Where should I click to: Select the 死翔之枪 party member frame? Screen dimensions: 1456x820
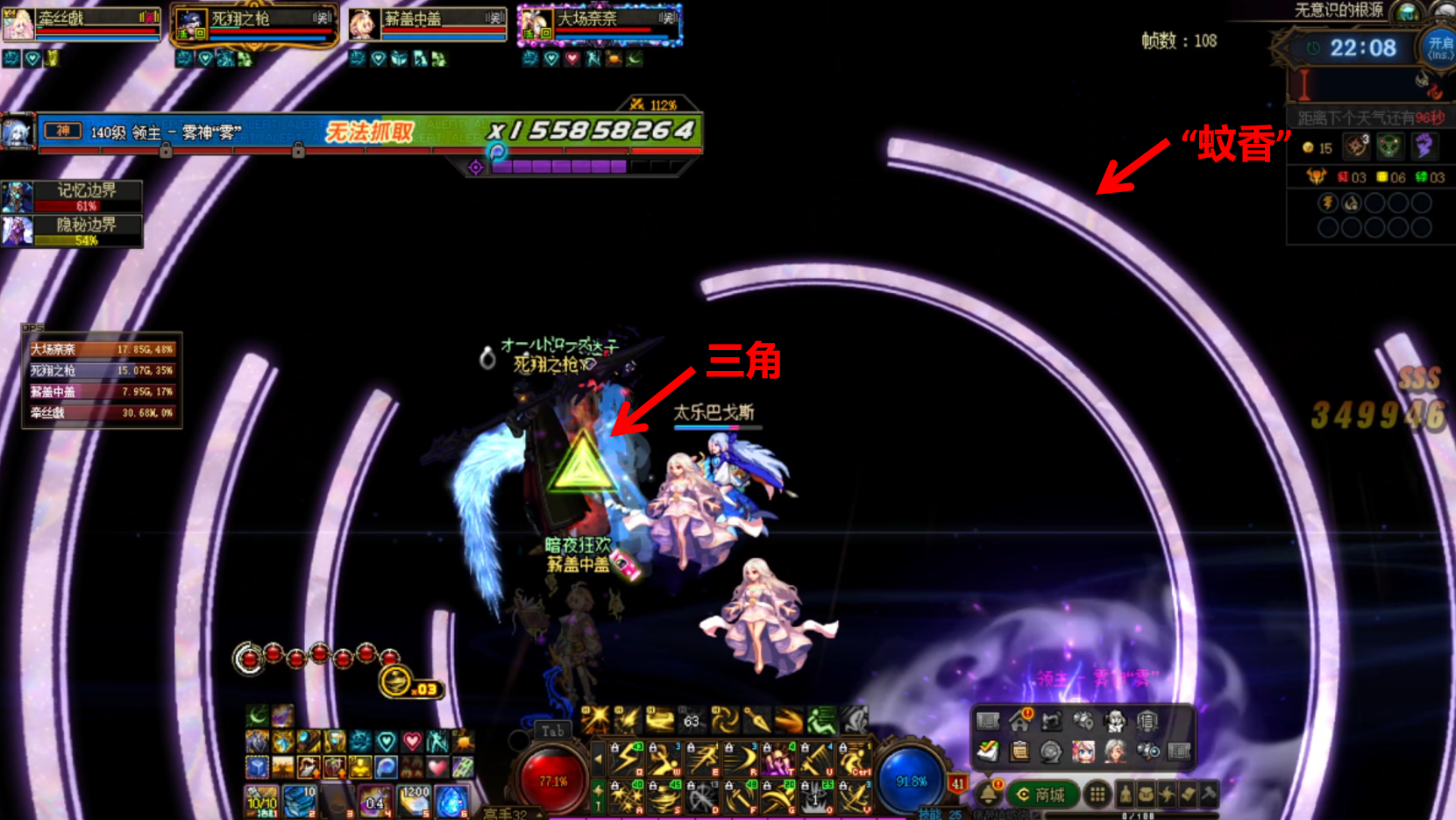pos(254,24)
